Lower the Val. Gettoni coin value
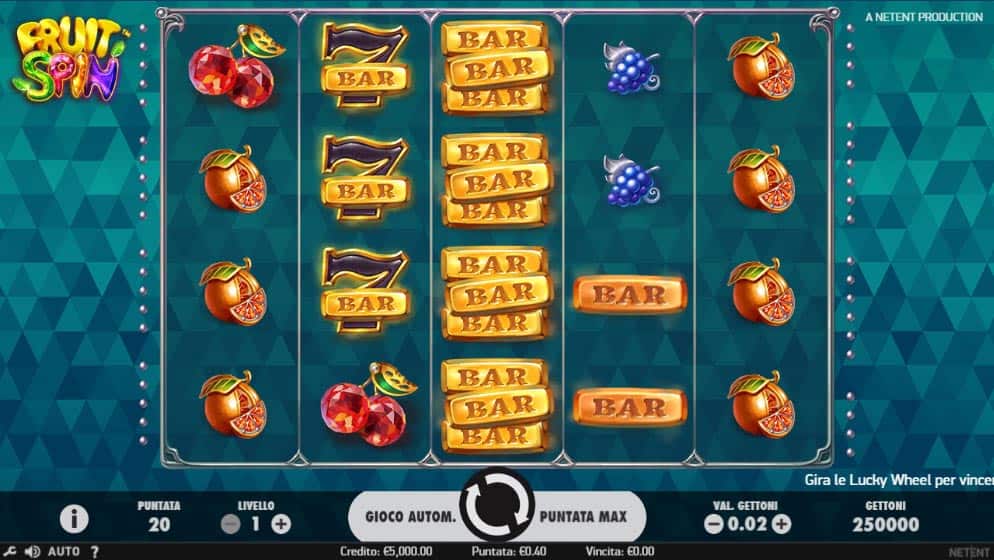Viewport: 994px width, 560px height. (713, 523)
